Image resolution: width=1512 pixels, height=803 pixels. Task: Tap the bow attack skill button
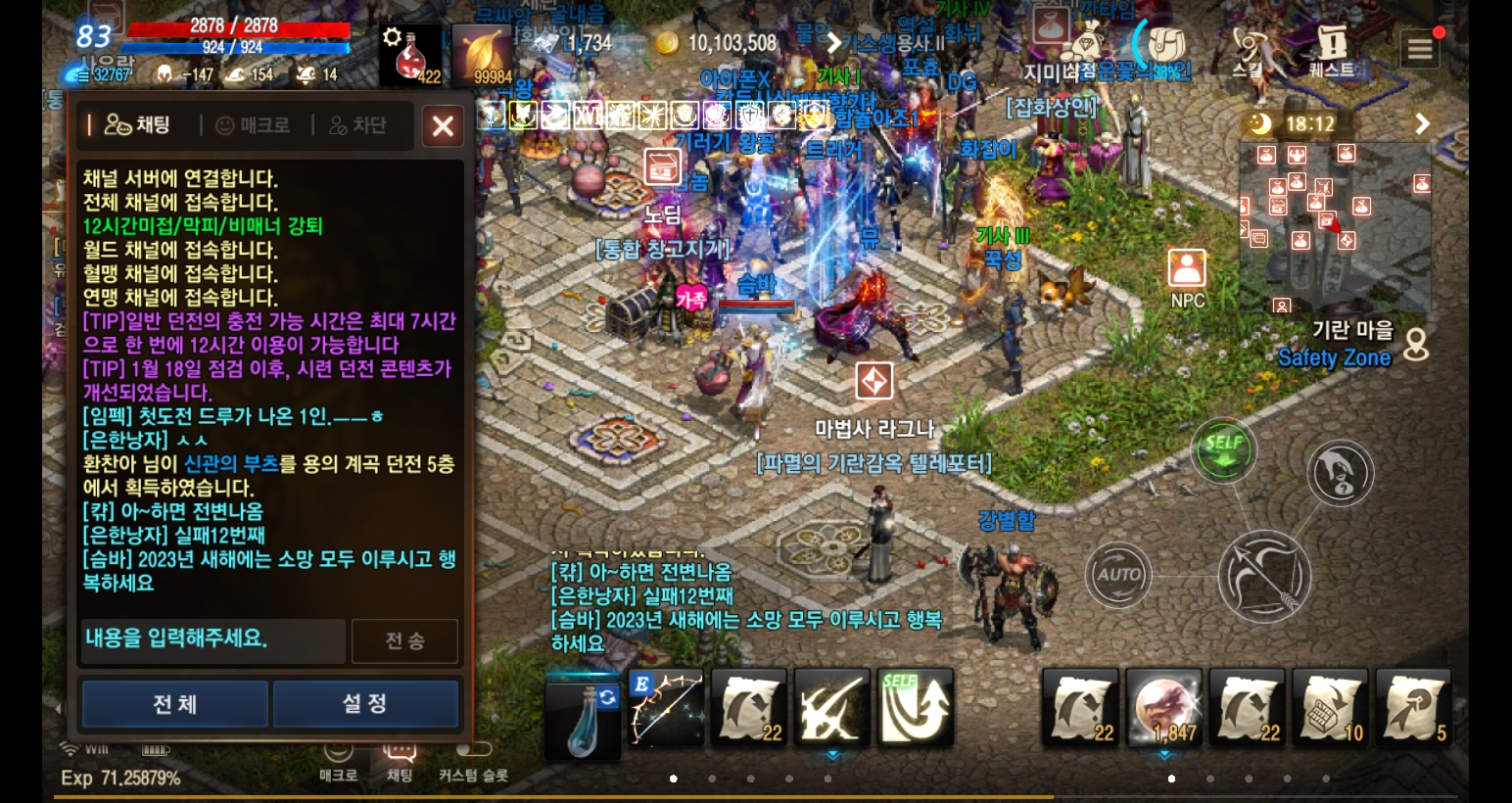pos(1265,577)
